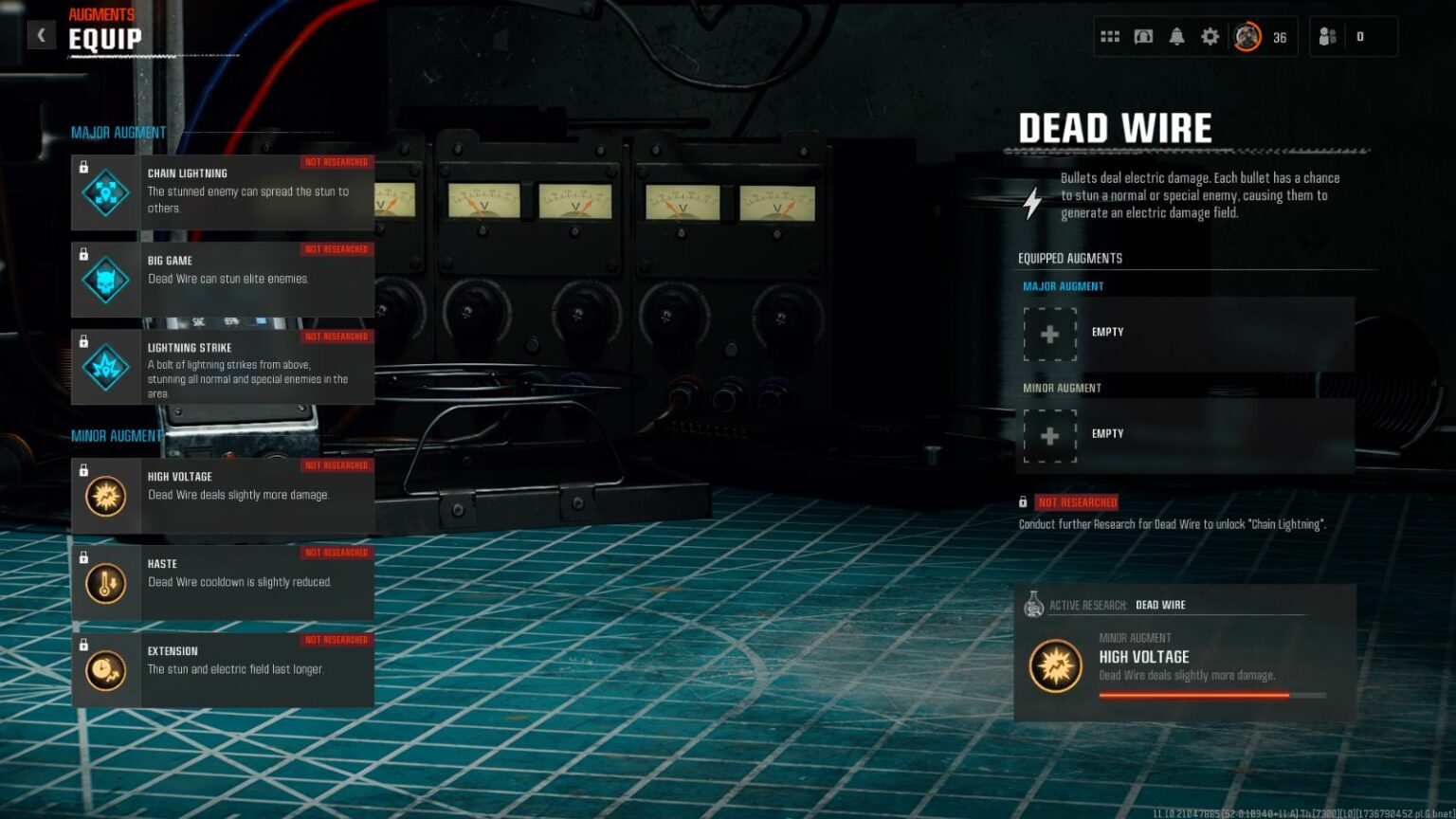1456x819 pixels.
Task: Select the Big Game major augment icon
Action: [104, 280]
